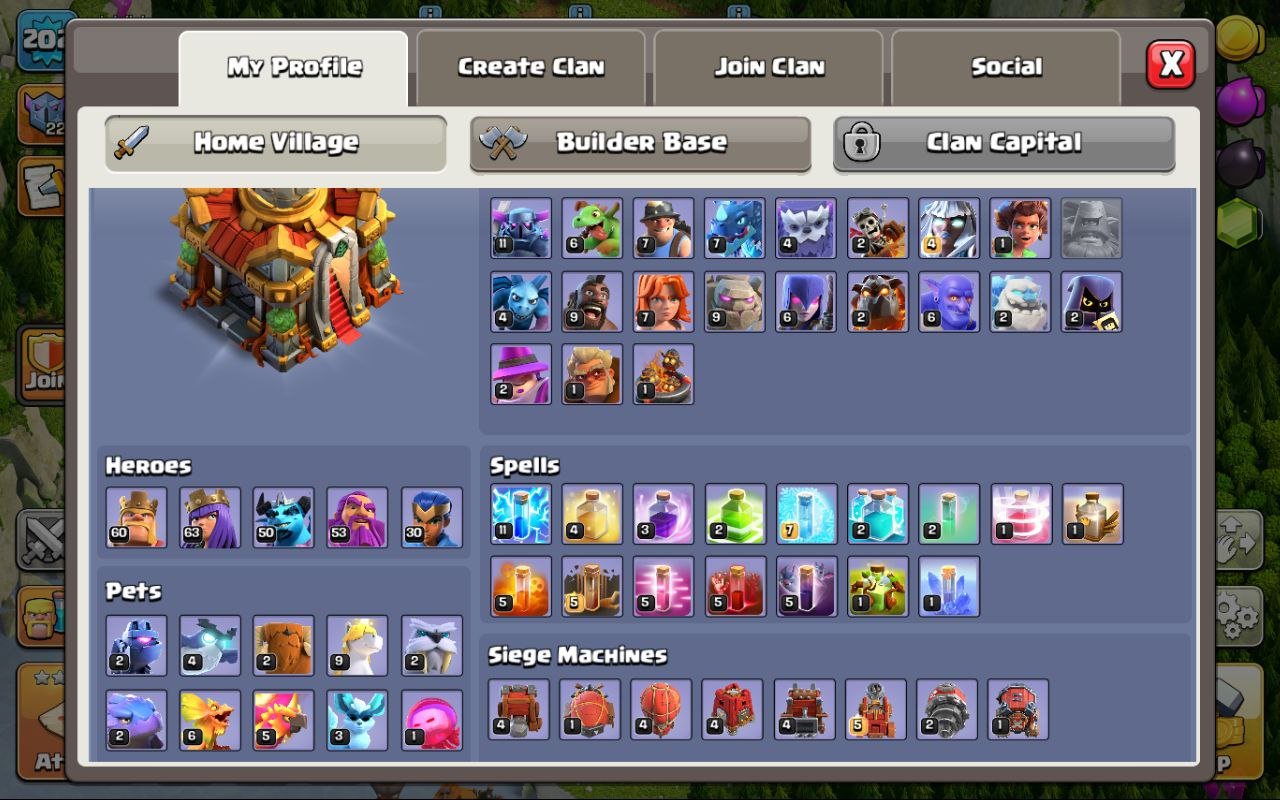
Task: Open the Builder Base profile view
Action: click(x=639, y=143)
